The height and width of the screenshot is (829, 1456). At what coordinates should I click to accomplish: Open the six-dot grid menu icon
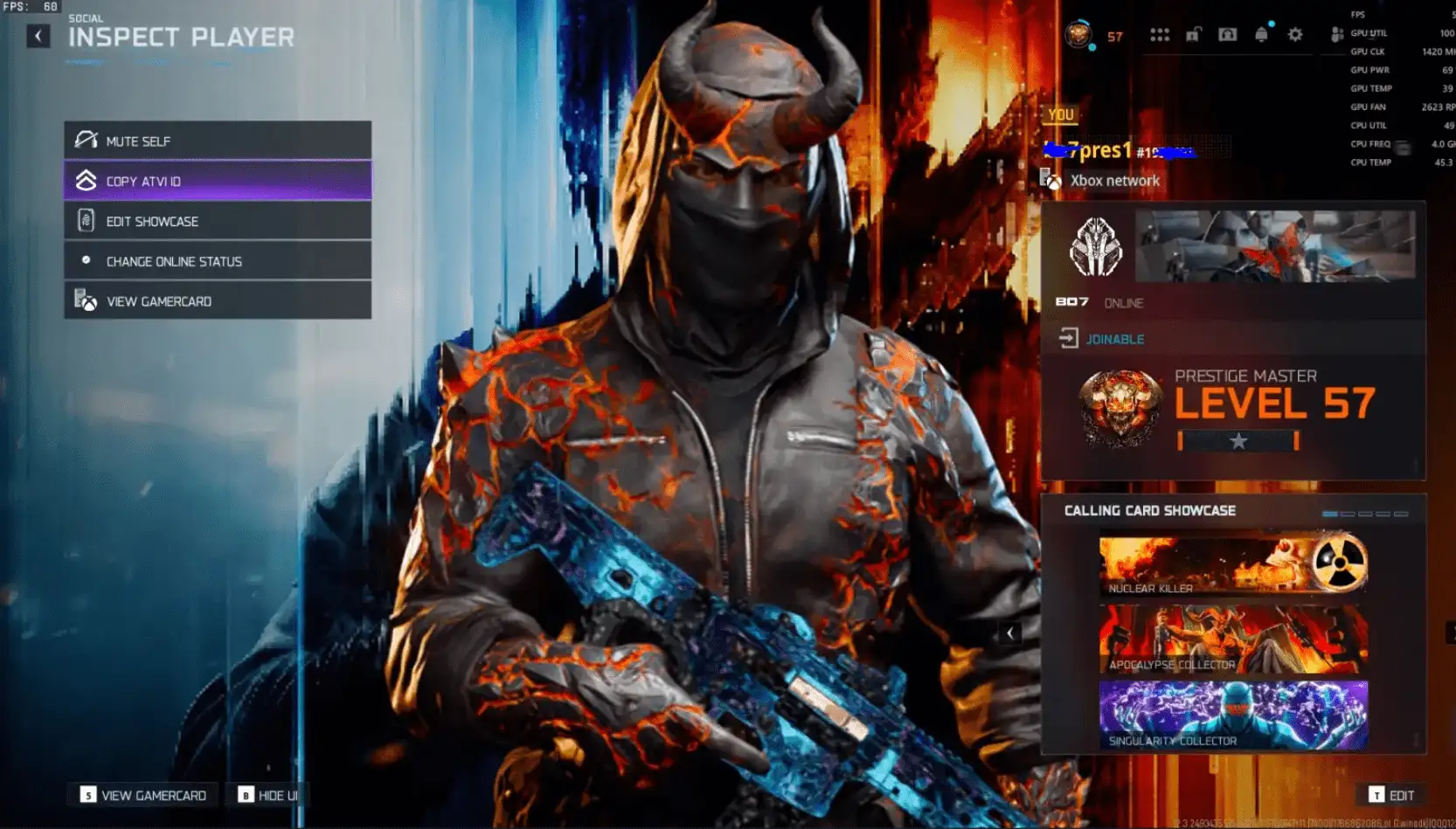(1160, 35)
